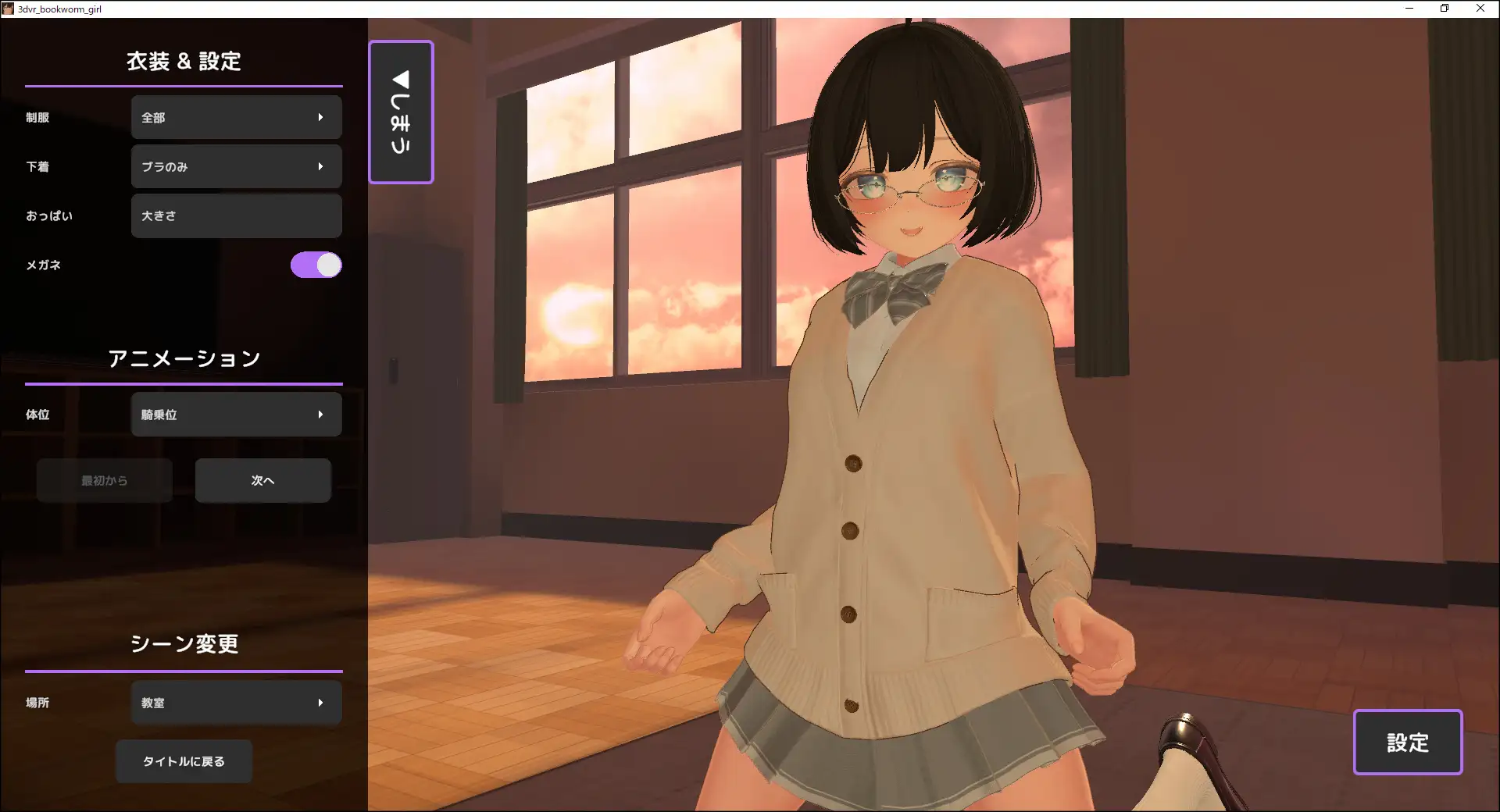This screenshot has width=1500, height=812.
Task: Select the アニメーション section header
Action: tap(184, 358)
